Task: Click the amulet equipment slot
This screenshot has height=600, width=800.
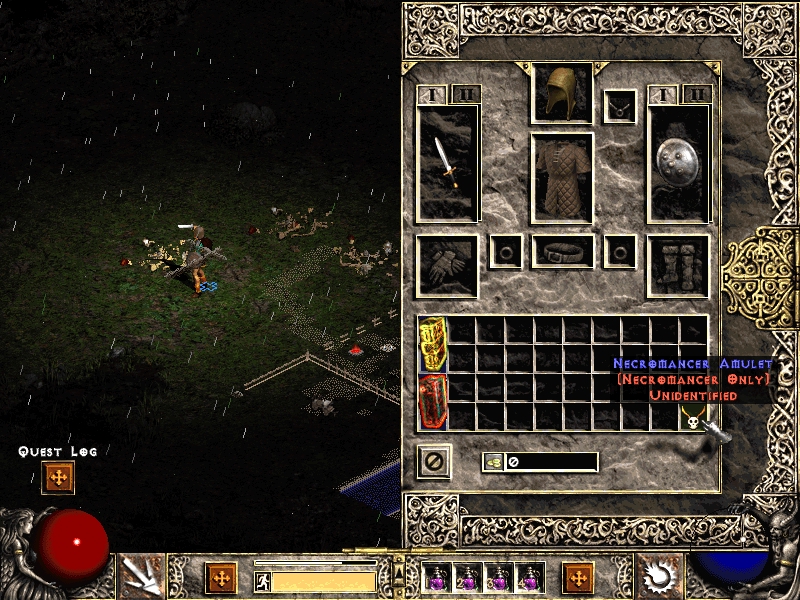Action: click(x=620, y=105)
